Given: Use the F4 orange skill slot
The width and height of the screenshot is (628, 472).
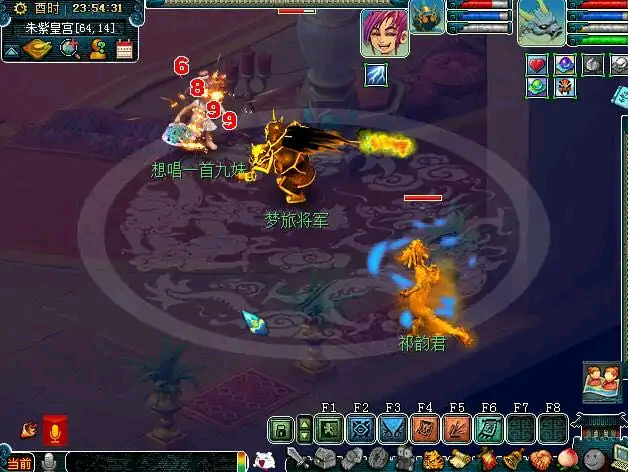Looking at the screenshot, I should point(425,430).
